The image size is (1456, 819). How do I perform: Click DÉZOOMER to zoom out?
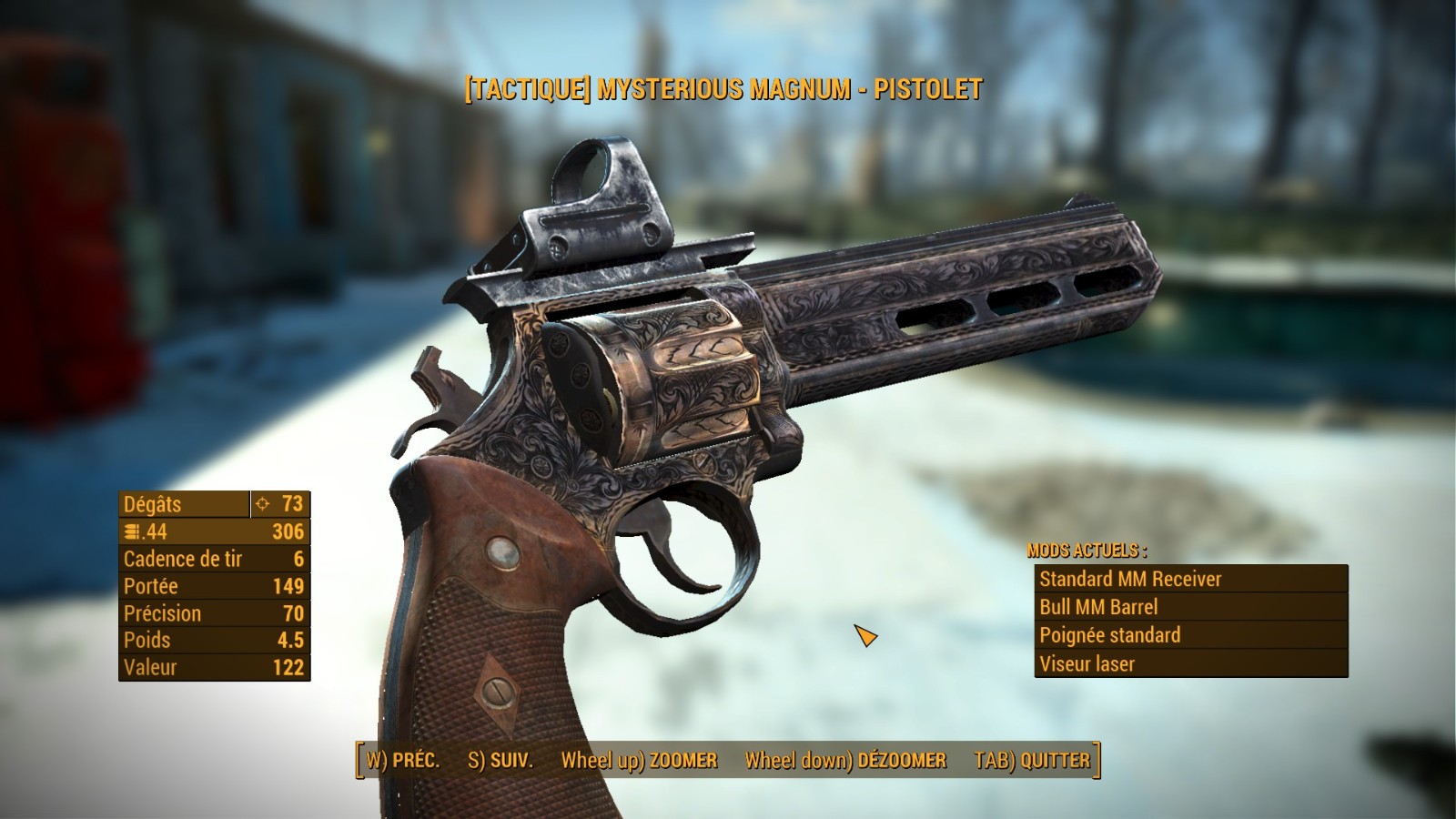pyautogui.click(x=845, y=761)
